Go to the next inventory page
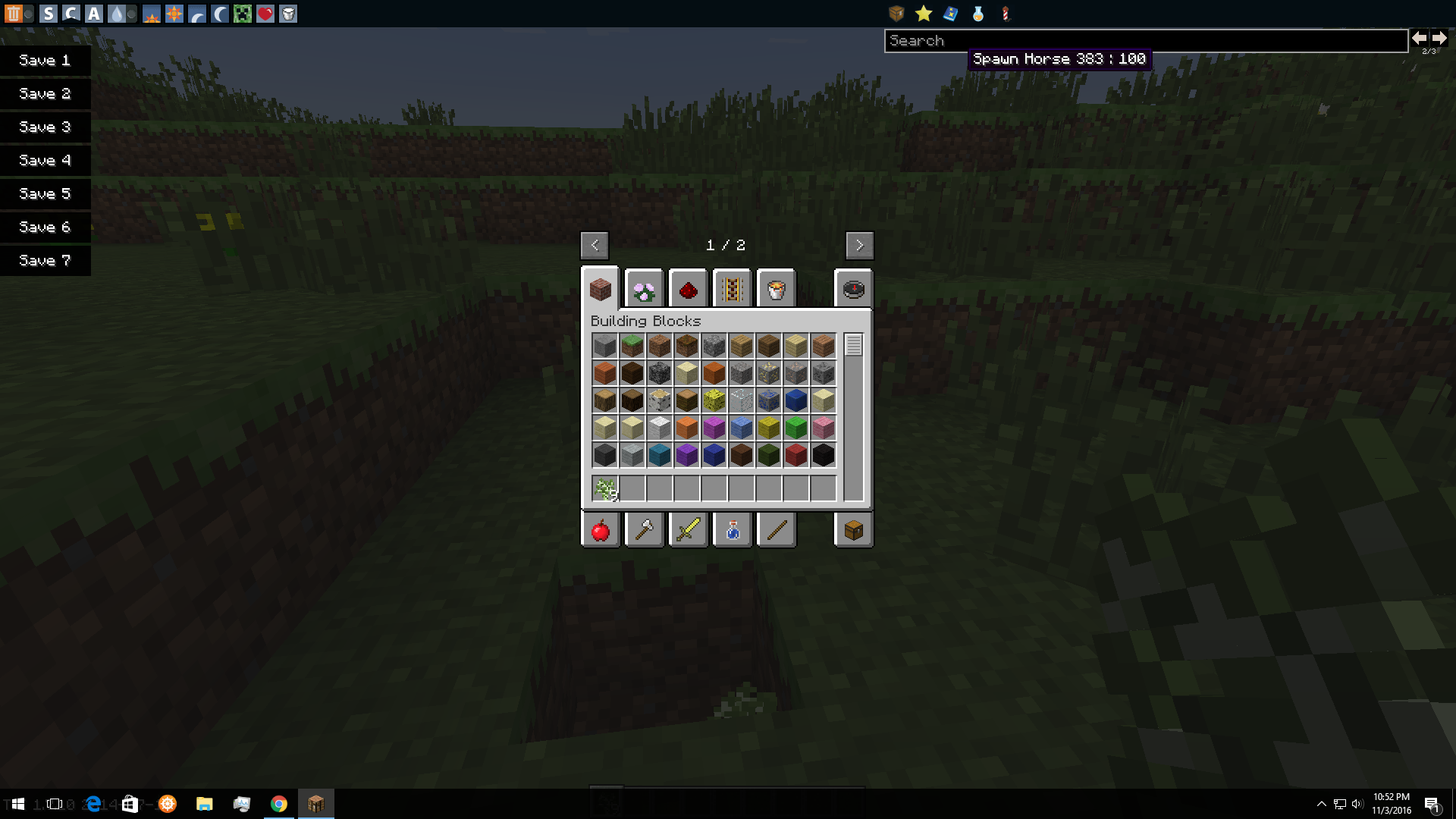Viewport: 1456px width, 819px height. (x=860, y=245)
